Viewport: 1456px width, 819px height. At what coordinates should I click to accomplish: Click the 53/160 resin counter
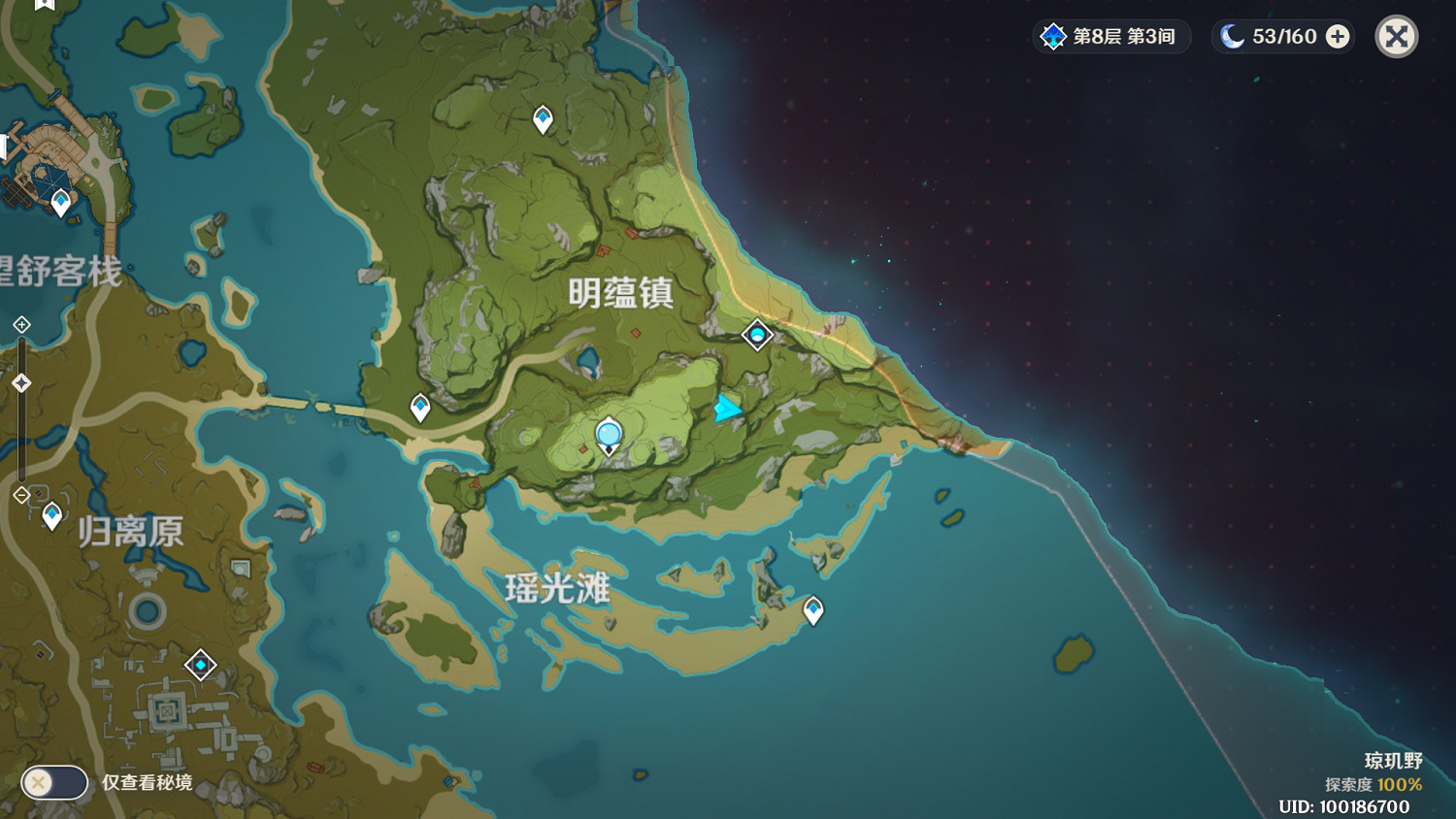pos(1283,36)
